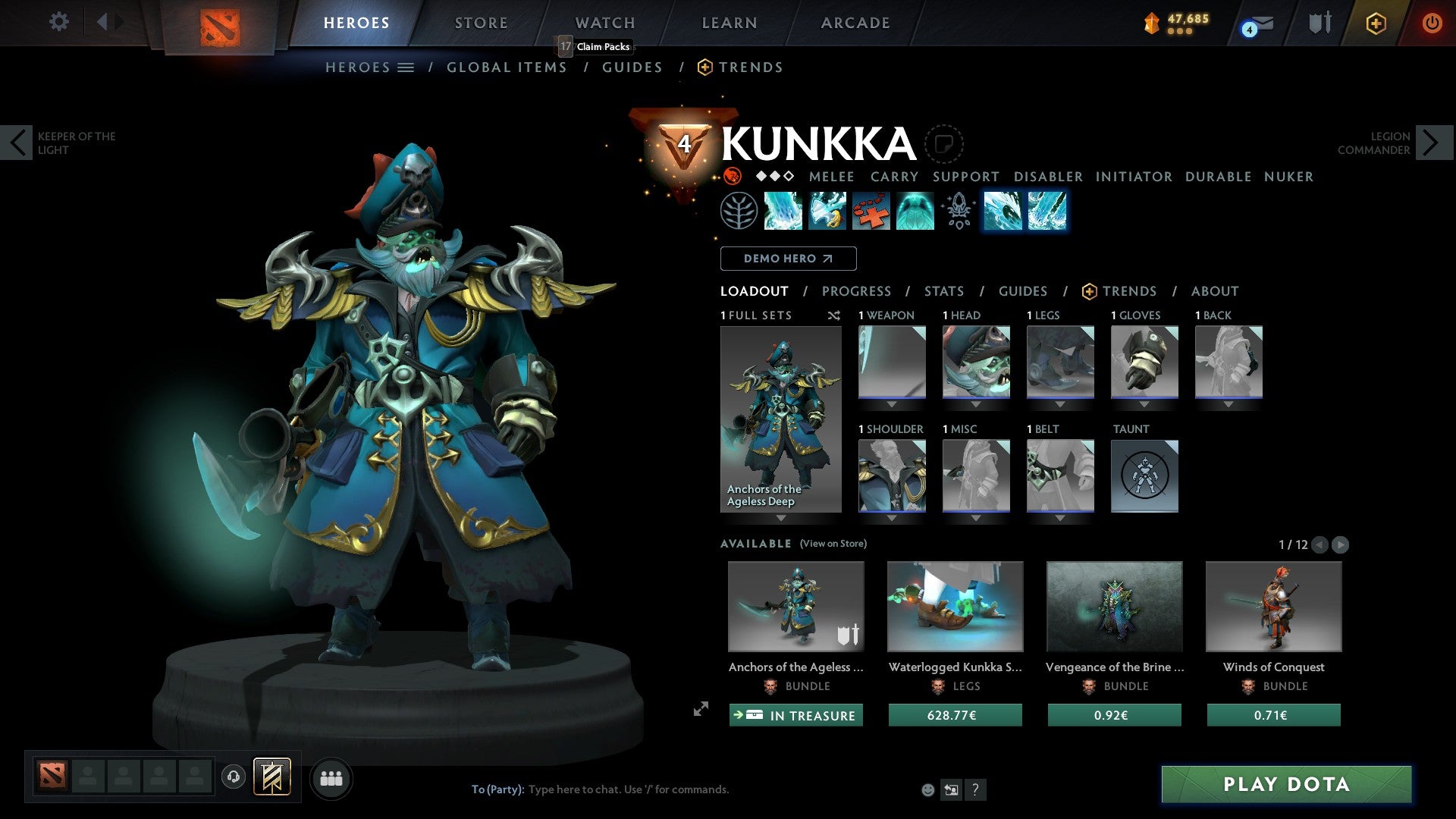Open the Heroes hamburger menu
This screenshot has height=819, width=1456.
406,67
